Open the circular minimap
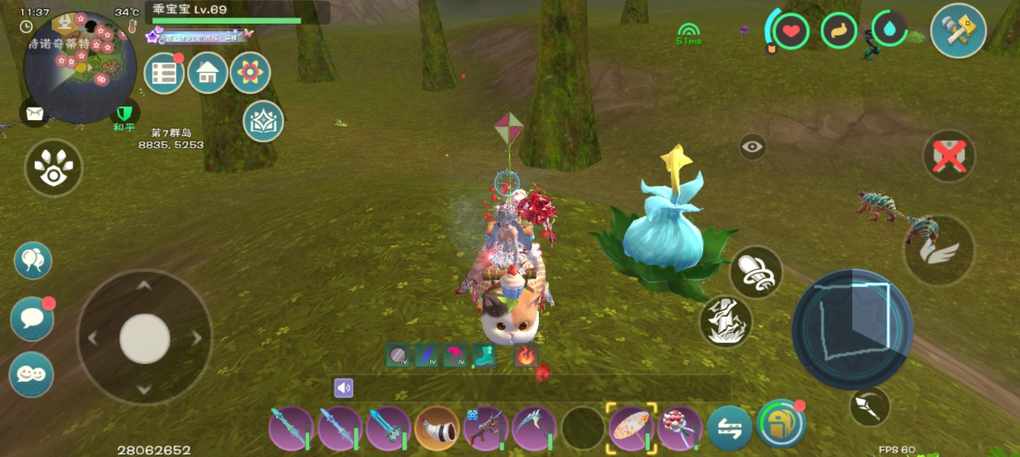 click(x=80, y=67)
